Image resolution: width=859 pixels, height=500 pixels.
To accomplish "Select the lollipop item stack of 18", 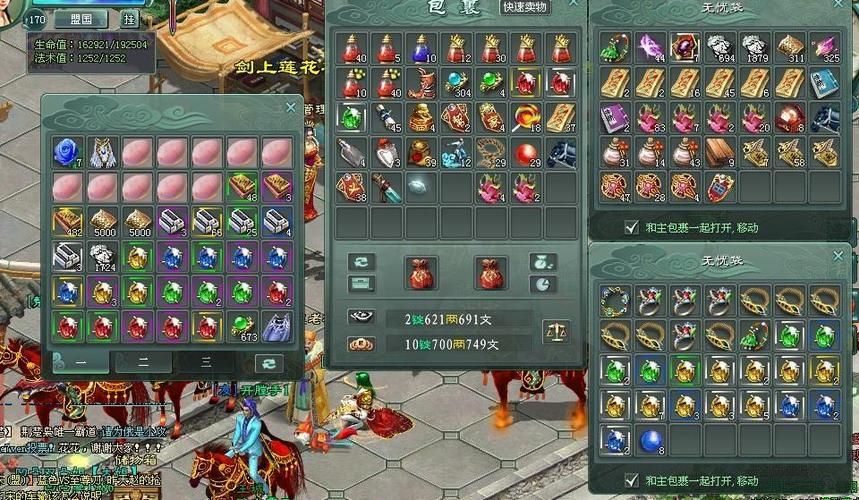I will (x=526, y=118).
